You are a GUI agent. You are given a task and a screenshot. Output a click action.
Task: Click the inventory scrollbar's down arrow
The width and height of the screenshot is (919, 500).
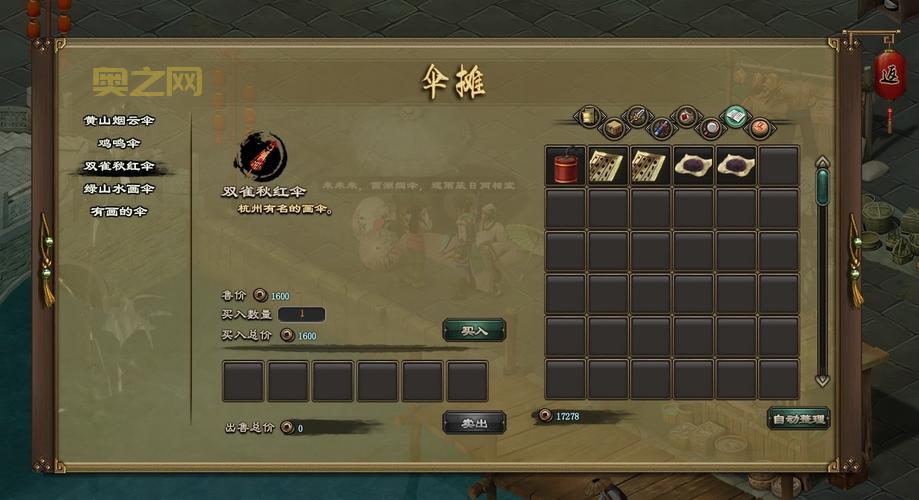[822, 380]
